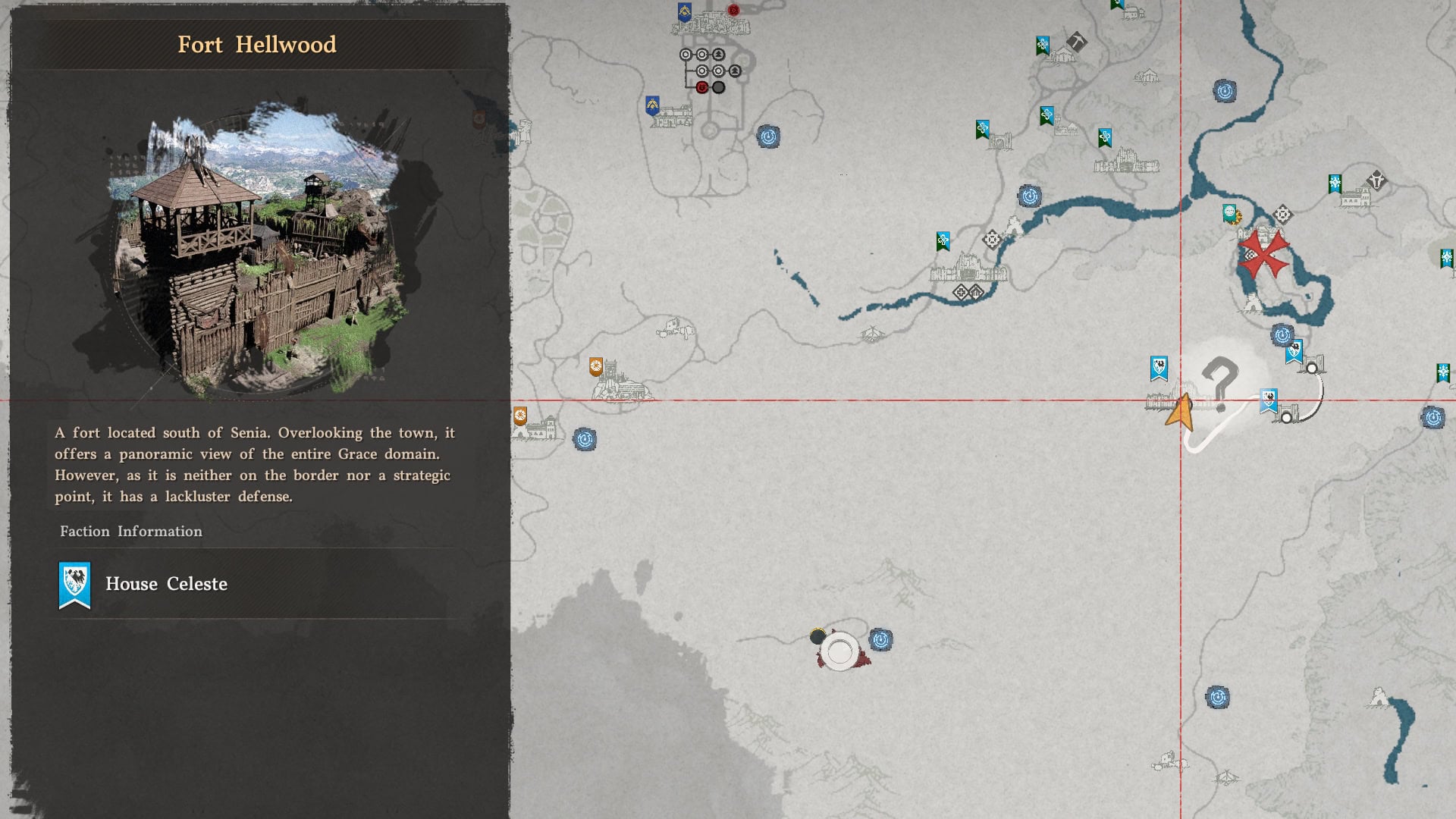Screen dimensions: 1456x819
Task: Select the white plate battle marker at bottom center
Action: point(839,649)
